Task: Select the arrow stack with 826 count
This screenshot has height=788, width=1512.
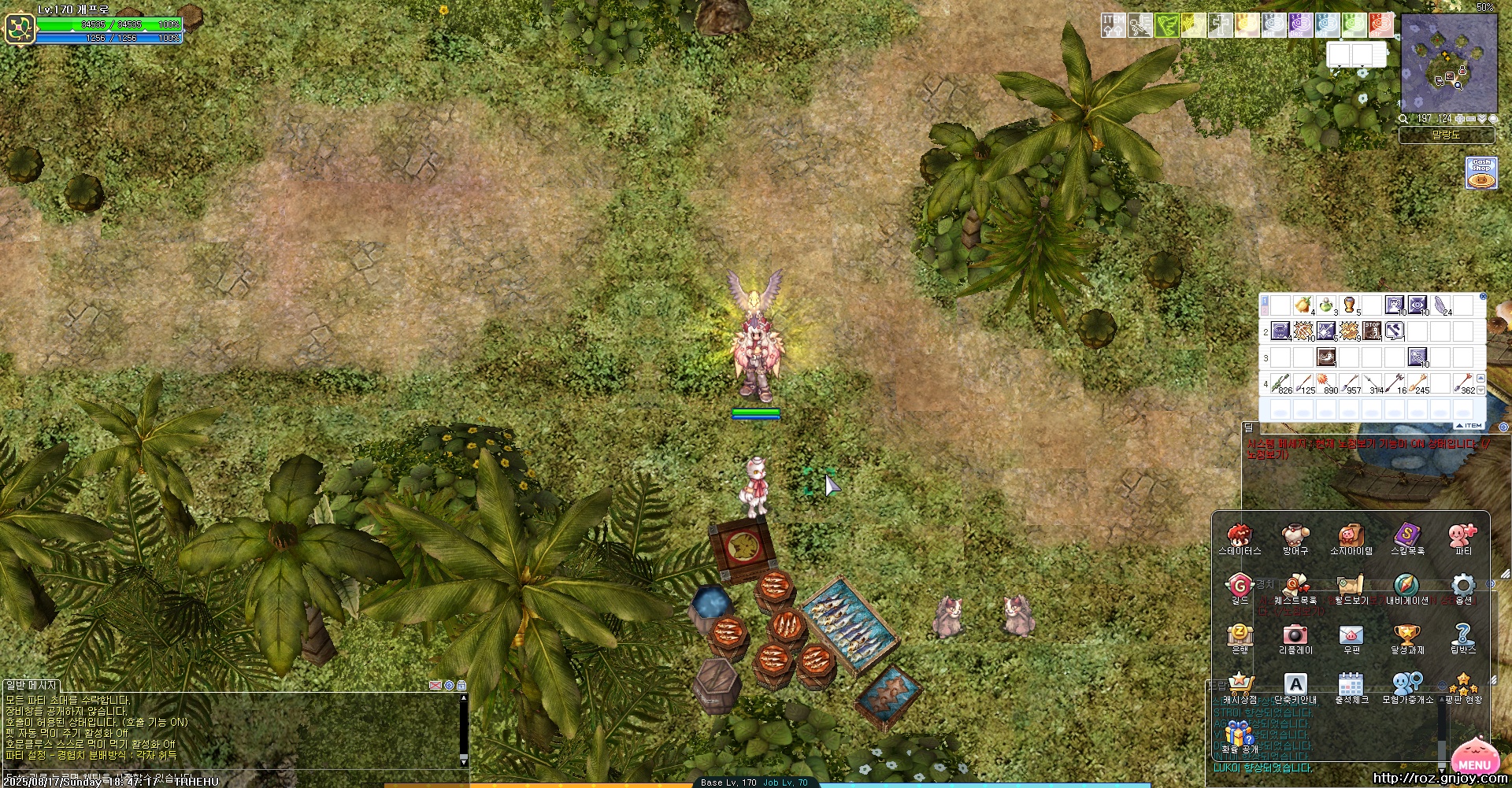Action: [1281, 383]
